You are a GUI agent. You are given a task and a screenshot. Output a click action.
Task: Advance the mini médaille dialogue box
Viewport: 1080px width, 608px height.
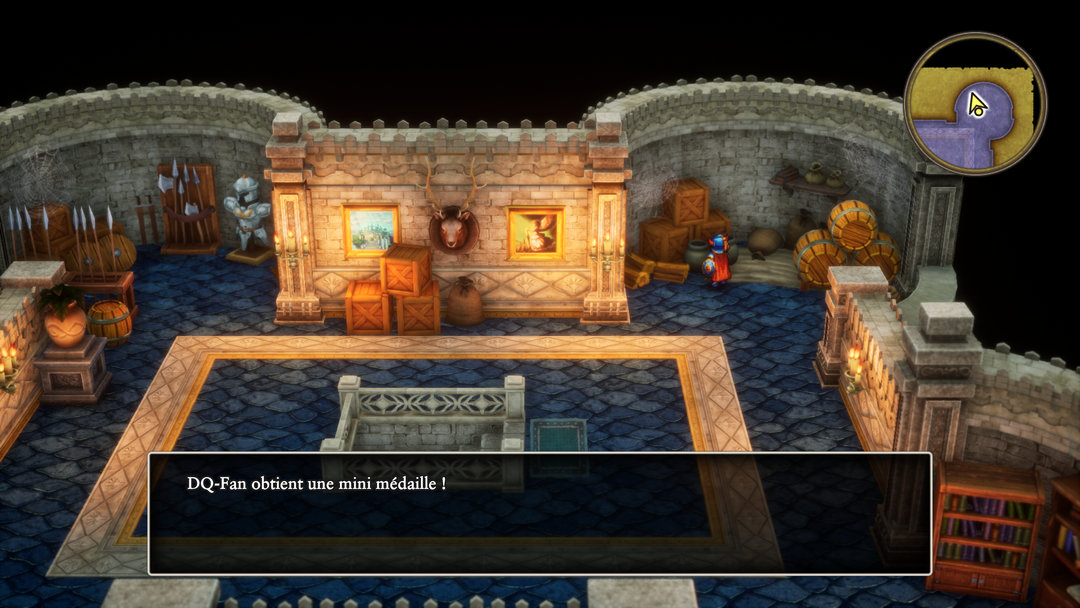(540, 513)
